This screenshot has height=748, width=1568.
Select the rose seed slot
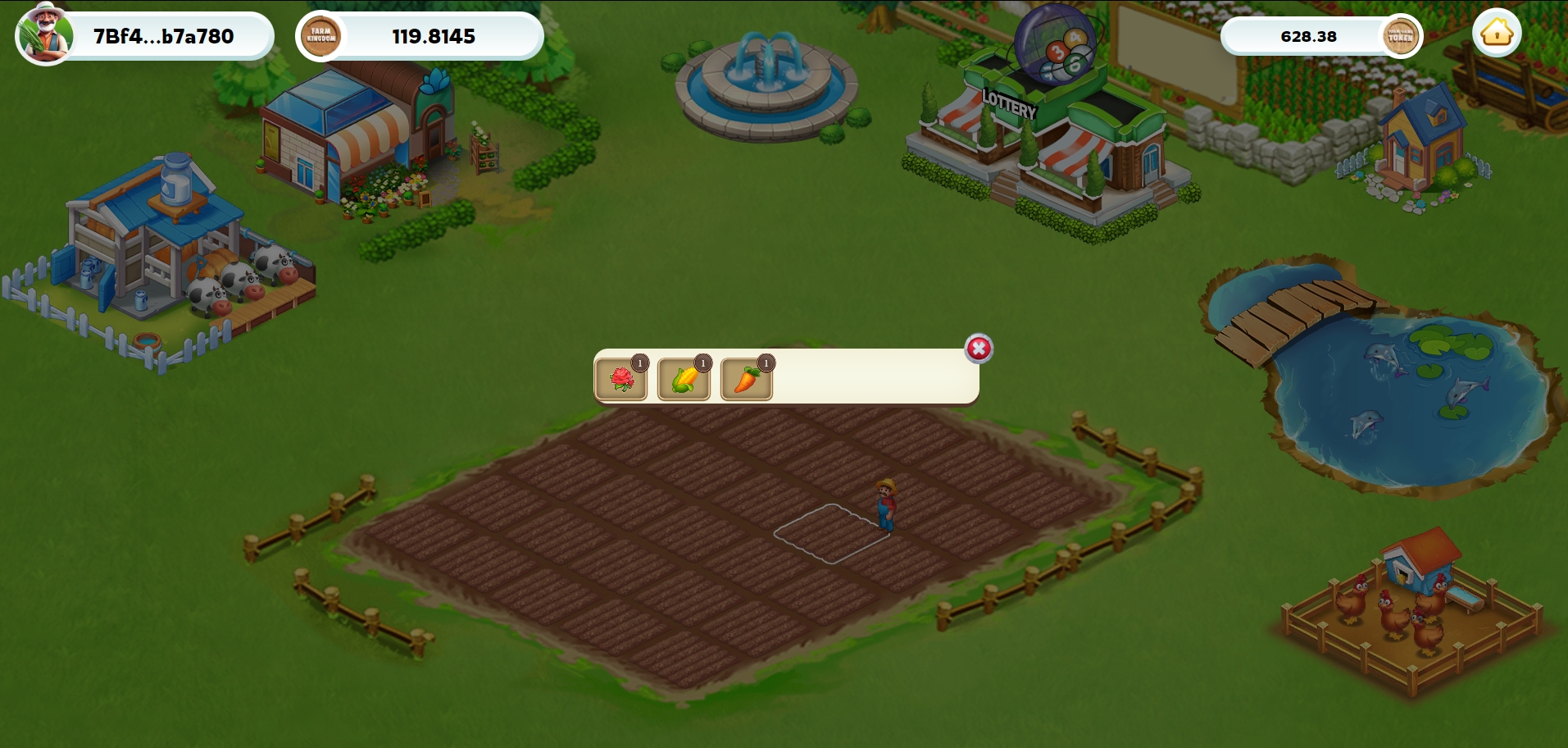tap(621, 380)
